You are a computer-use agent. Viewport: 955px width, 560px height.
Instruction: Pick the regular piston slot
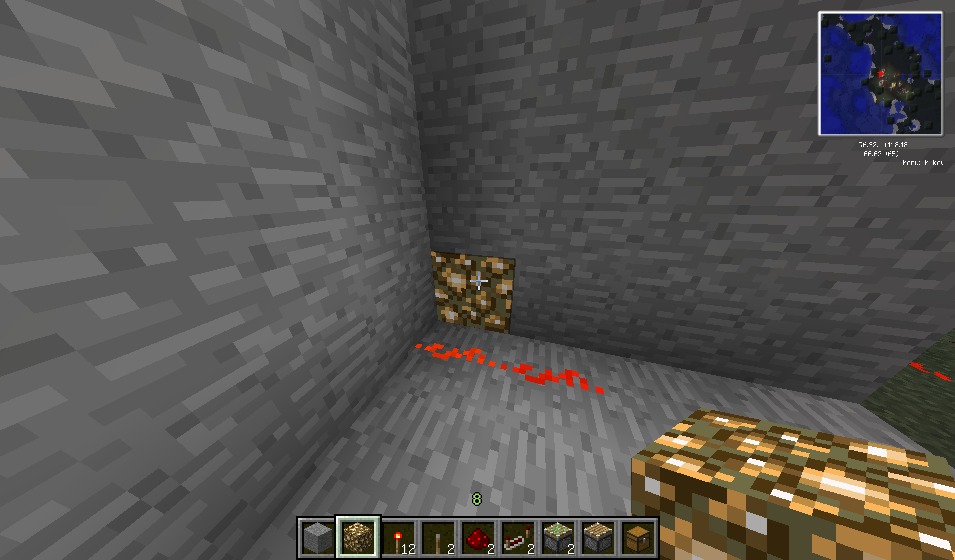click(x=598, y=538)
